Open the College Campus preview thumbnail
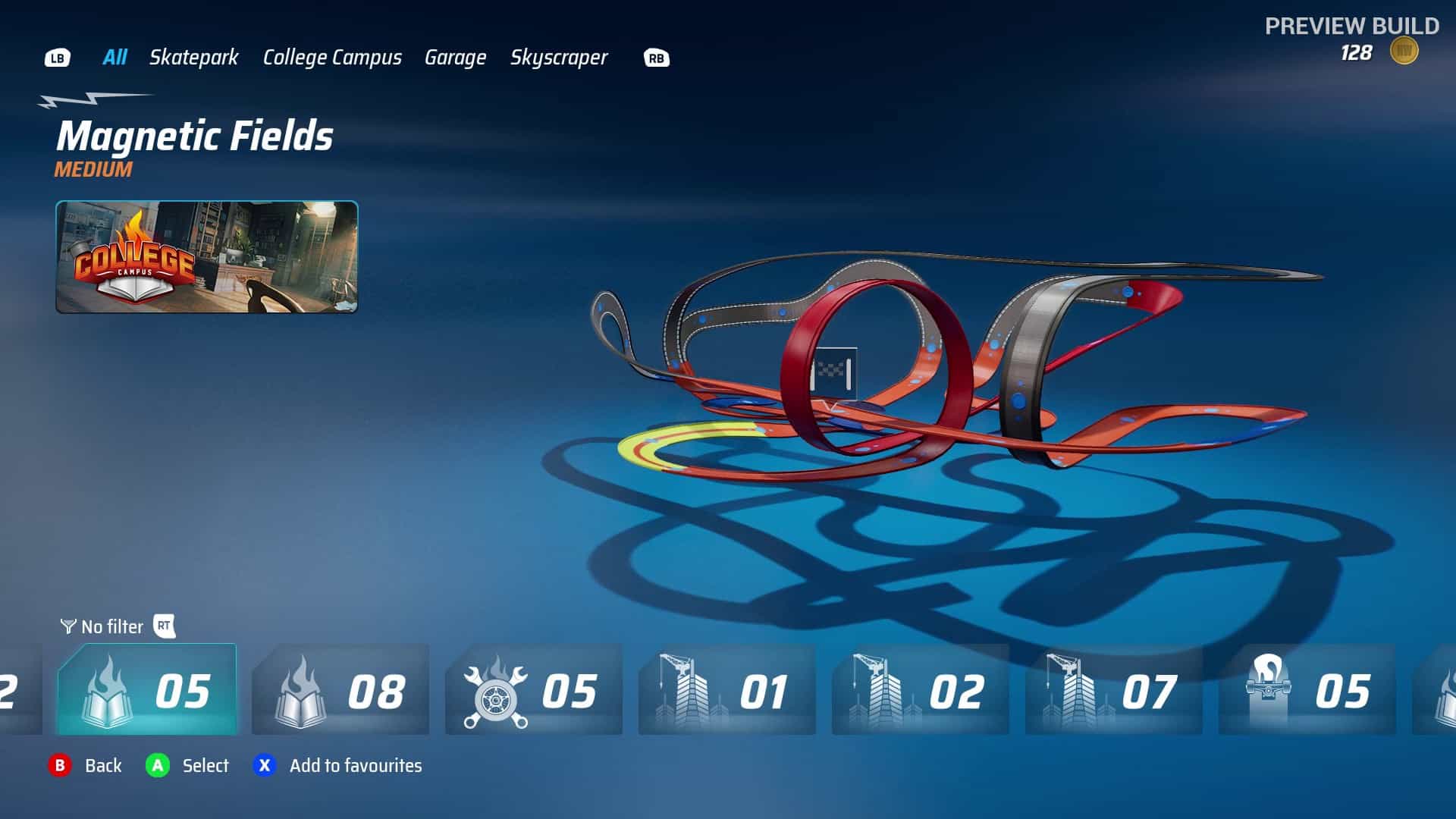This screenshot has width=1456, height=819. pos(206,258)
